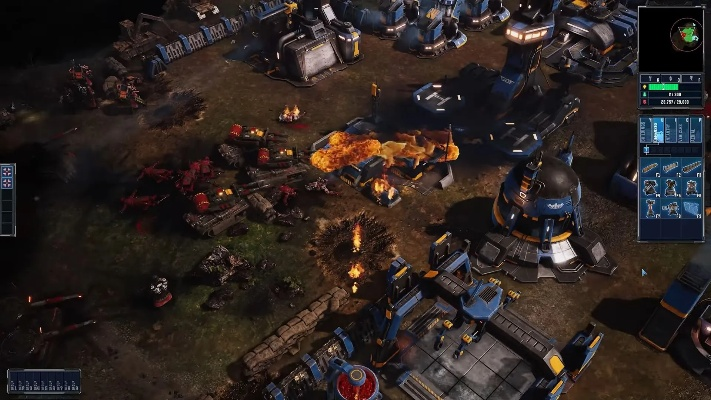Select the highlighted build category tab
Viewport: 711px width, 400px height.
click(x=657, y=128)
